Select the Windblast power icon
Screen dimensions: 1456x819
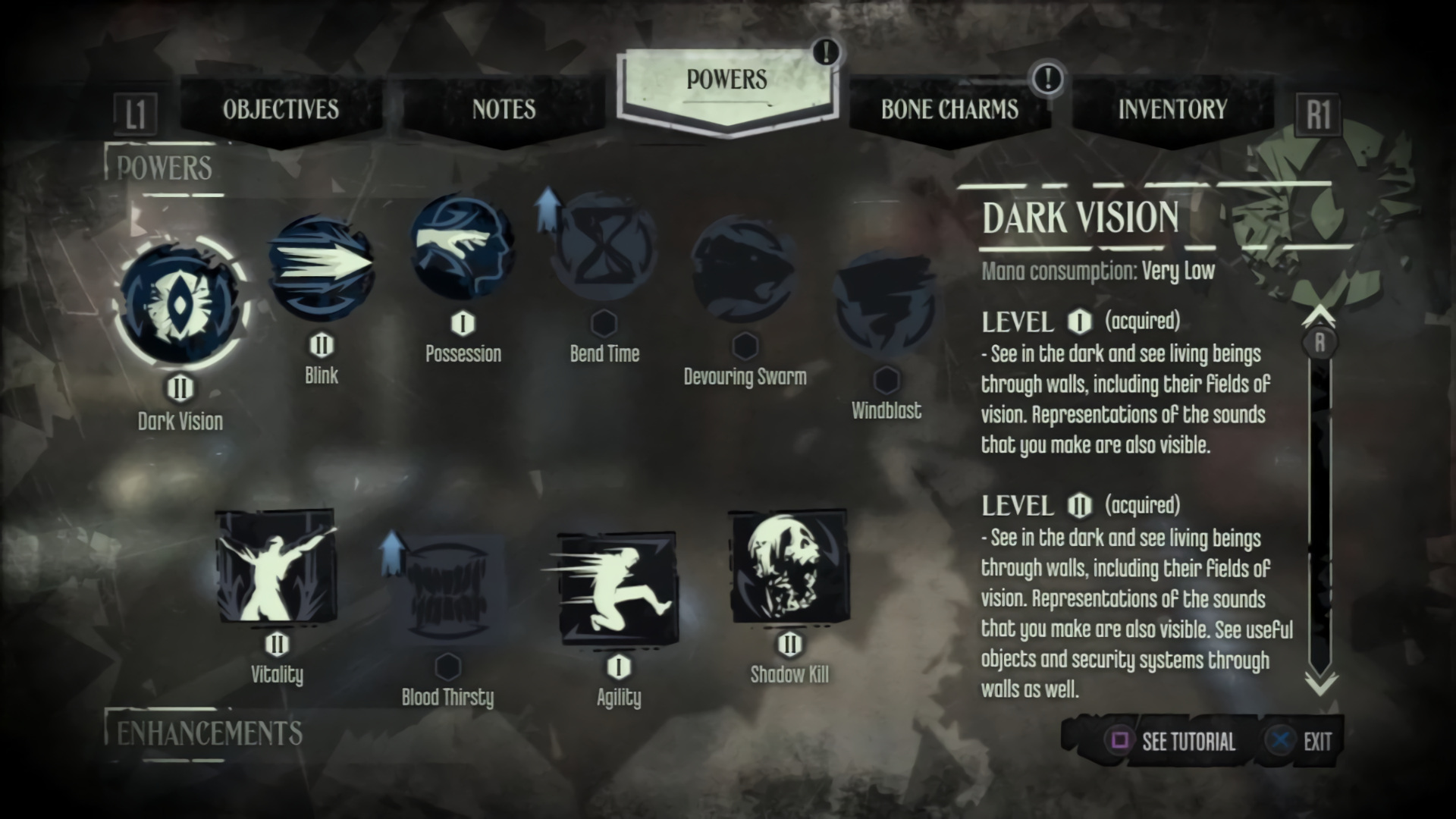coord(886,303)
